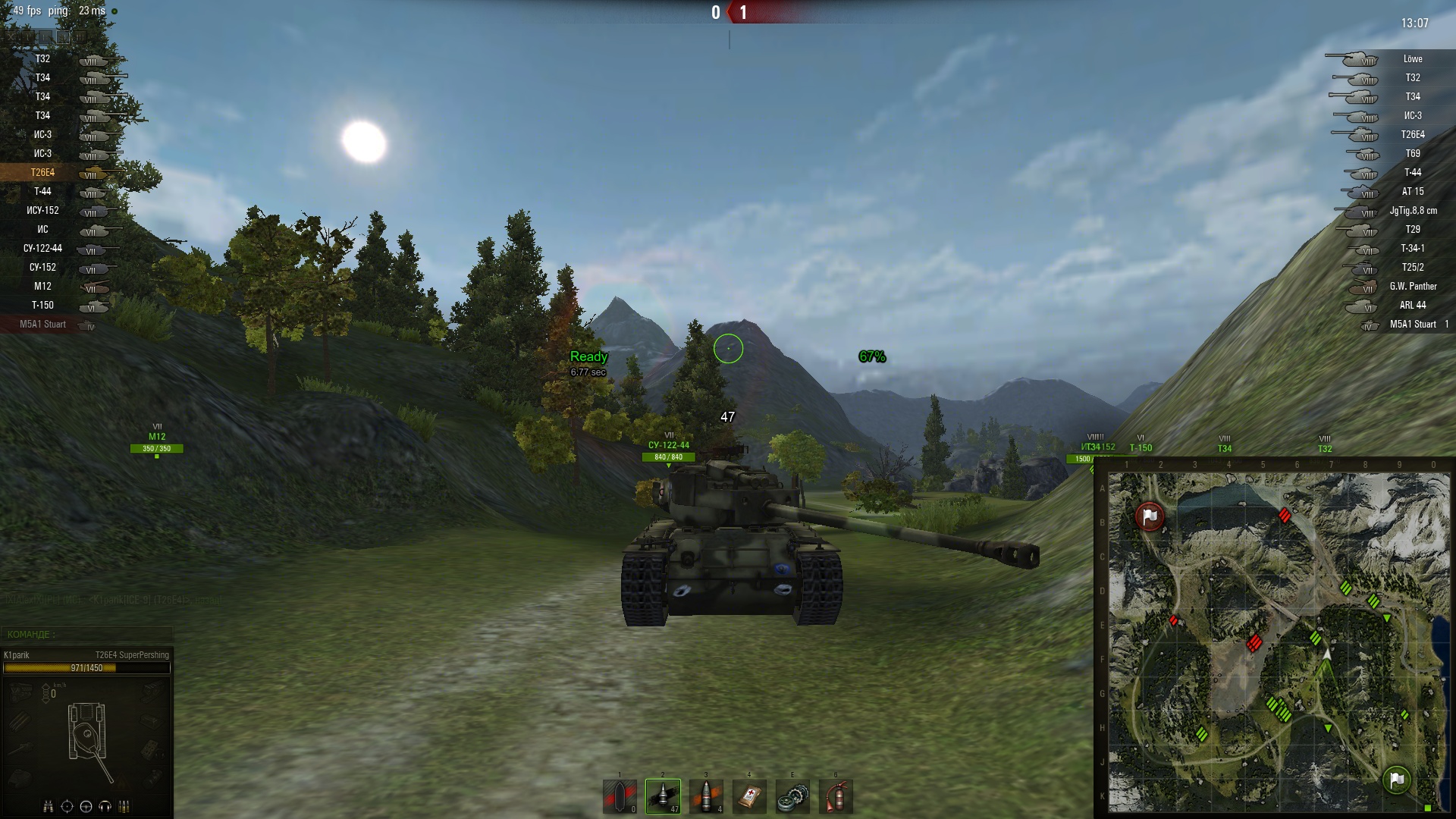Click the ИСУ-152 ally in team list
1456x819 pixels.
43,211
